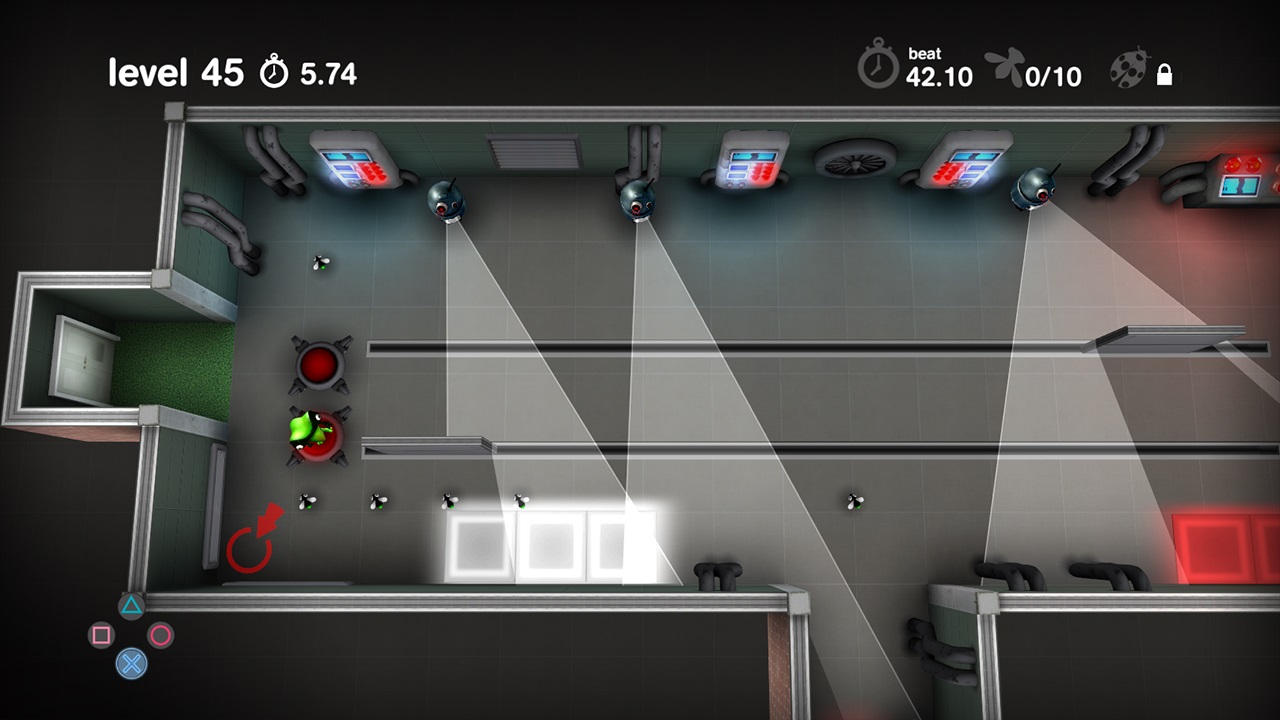
Task: Click the blue Cross controller button icon
Action: click(131, 664)
